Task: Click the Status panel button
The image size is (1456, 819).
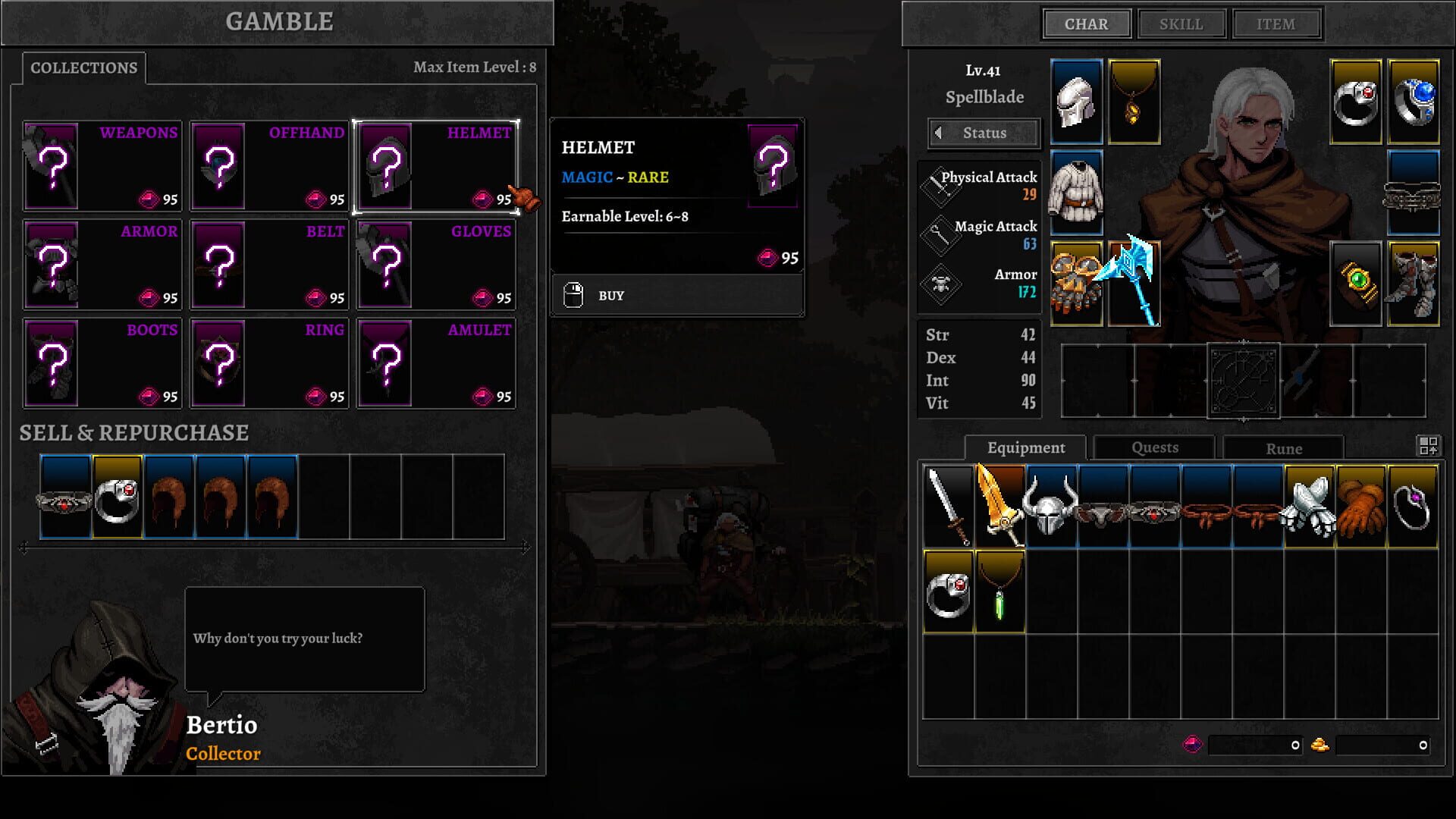Action: point(986,133)
